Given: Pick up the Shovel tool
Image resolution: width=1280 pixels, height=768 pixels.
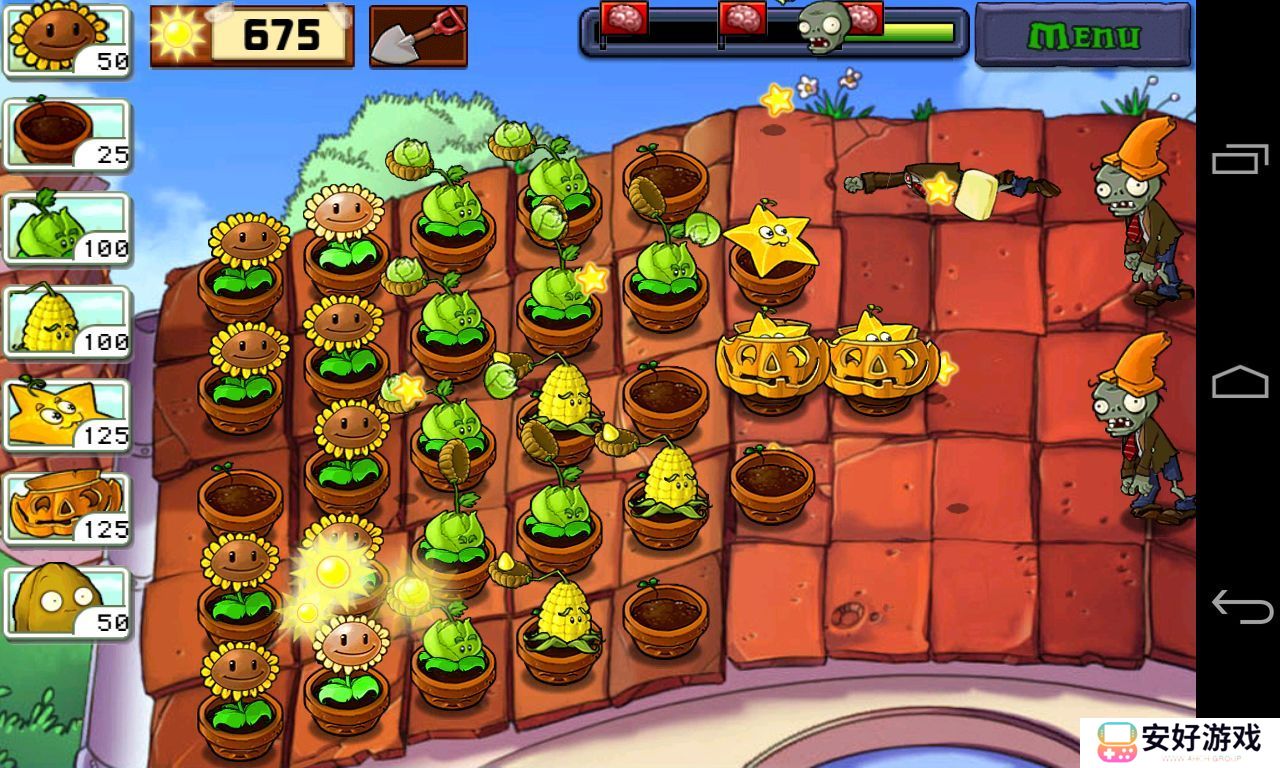Looking at the screenshot, I should pos(418,37).
